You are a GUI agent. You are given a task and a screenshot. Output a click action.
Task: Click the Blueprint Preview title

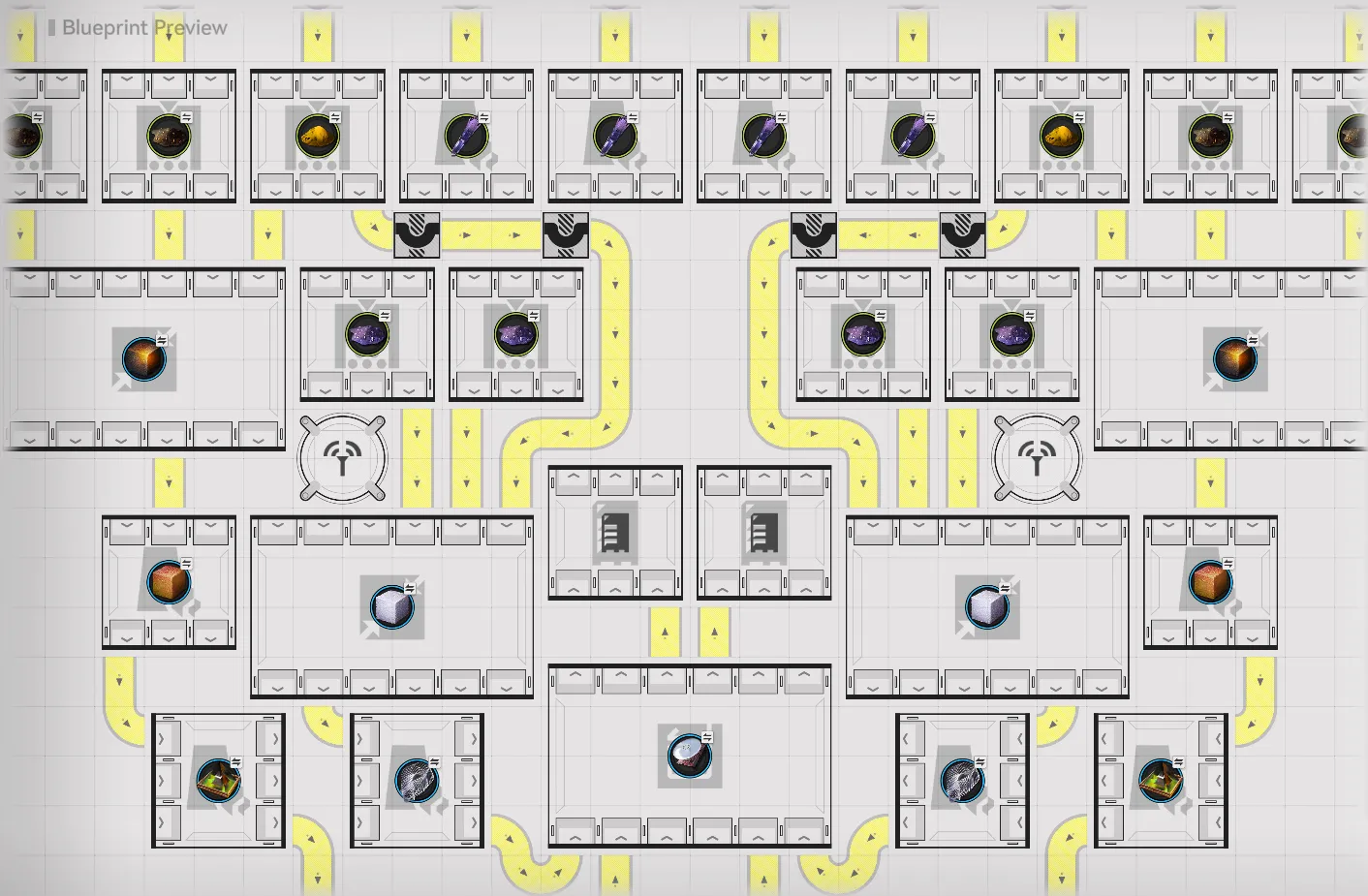(x=145, y=28)
